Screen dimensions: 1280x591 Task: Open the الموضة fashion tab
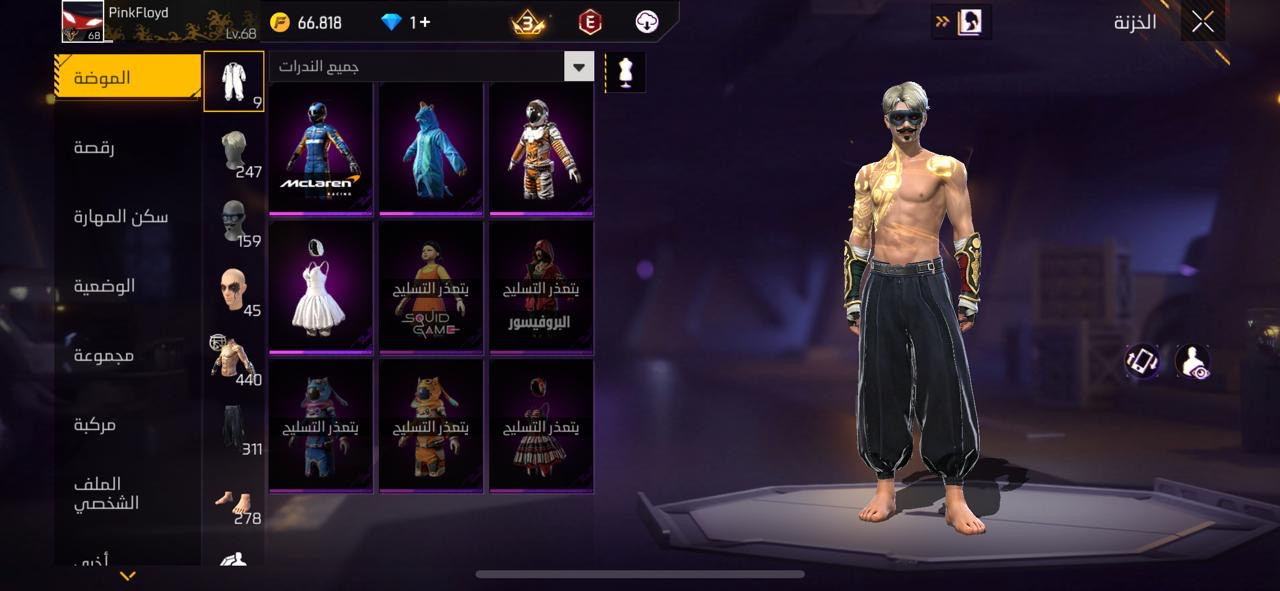click(x=128, y=78)
